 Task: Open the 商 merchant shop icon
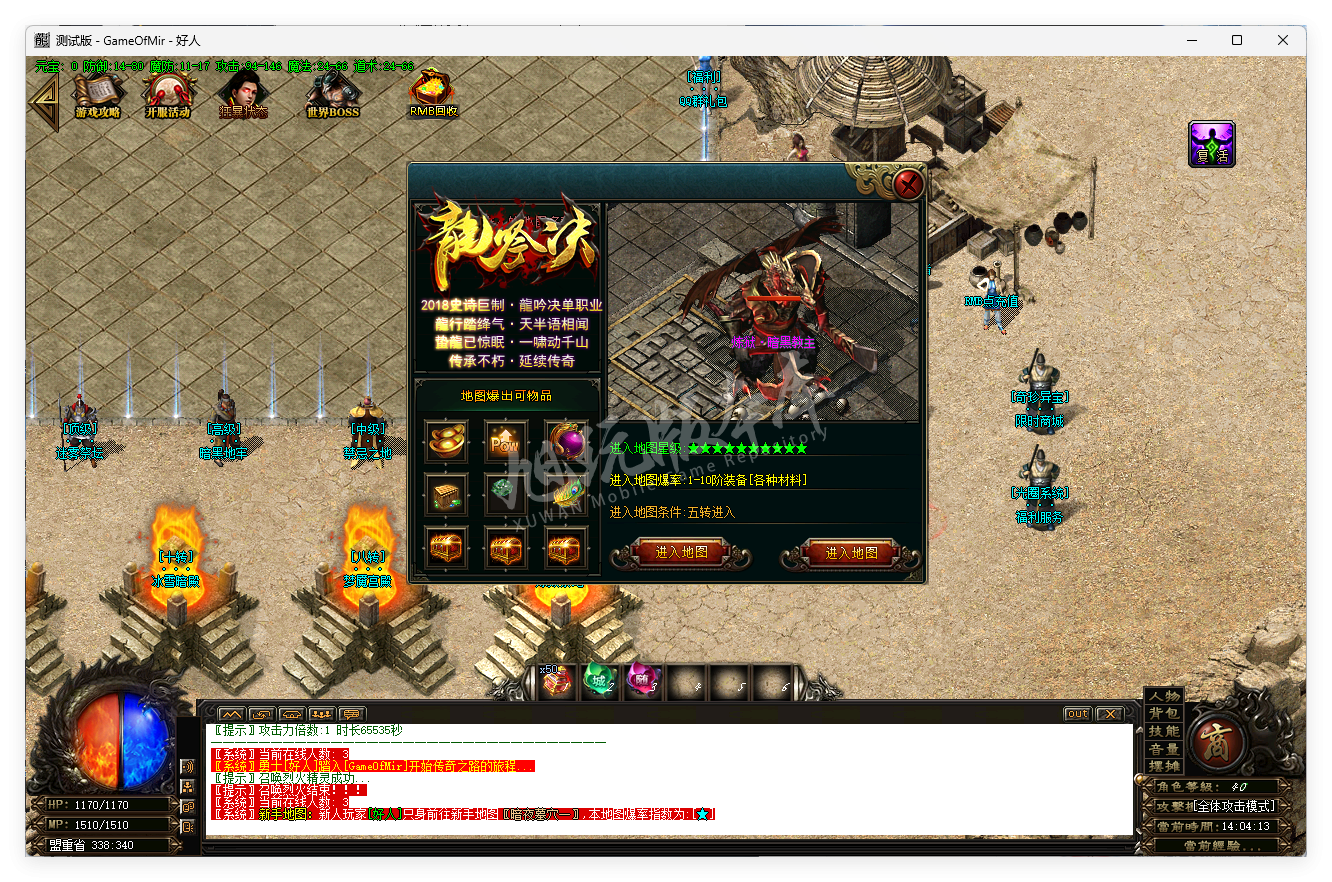coord(1215,740)
